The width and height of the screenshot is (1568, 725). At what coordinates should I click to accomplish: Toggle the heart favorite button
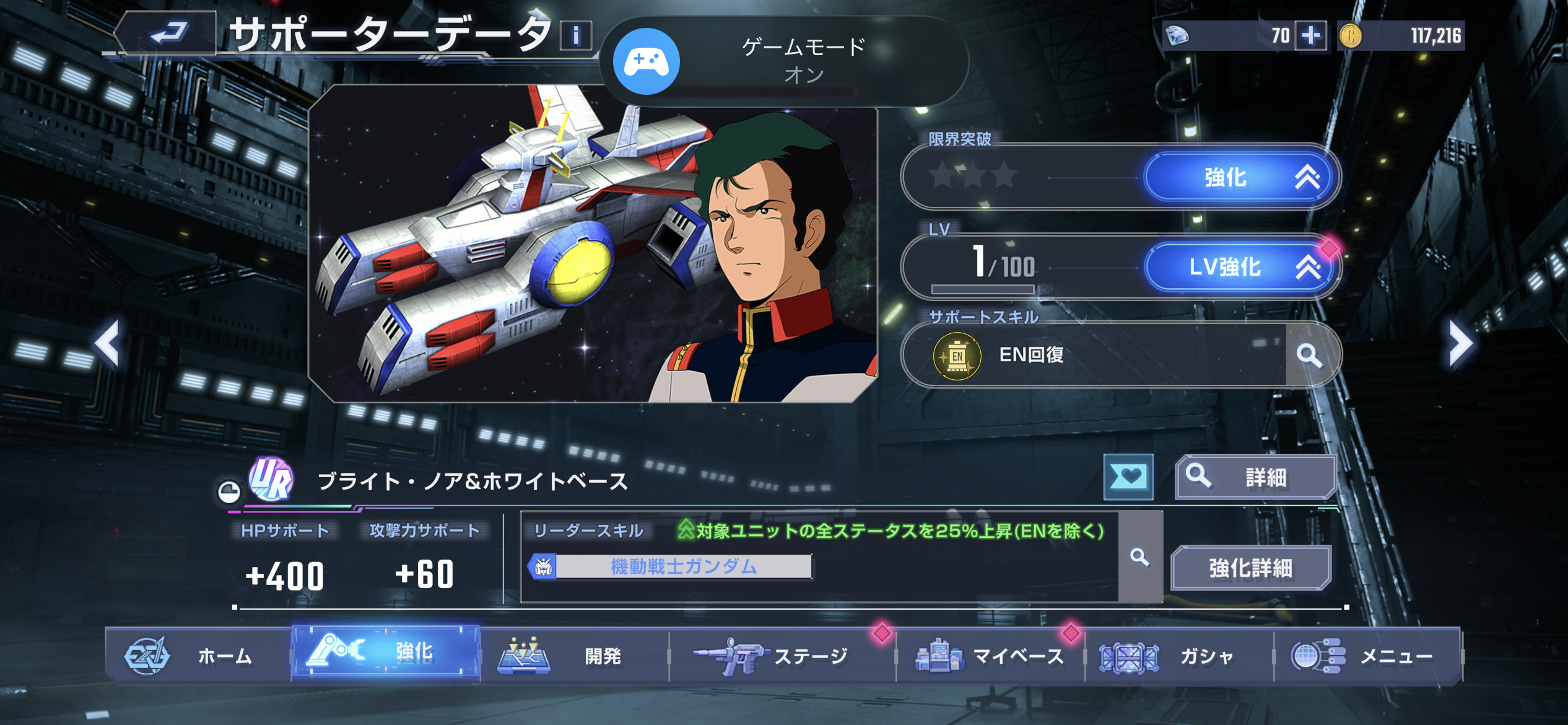click(x=1128, y=477)
